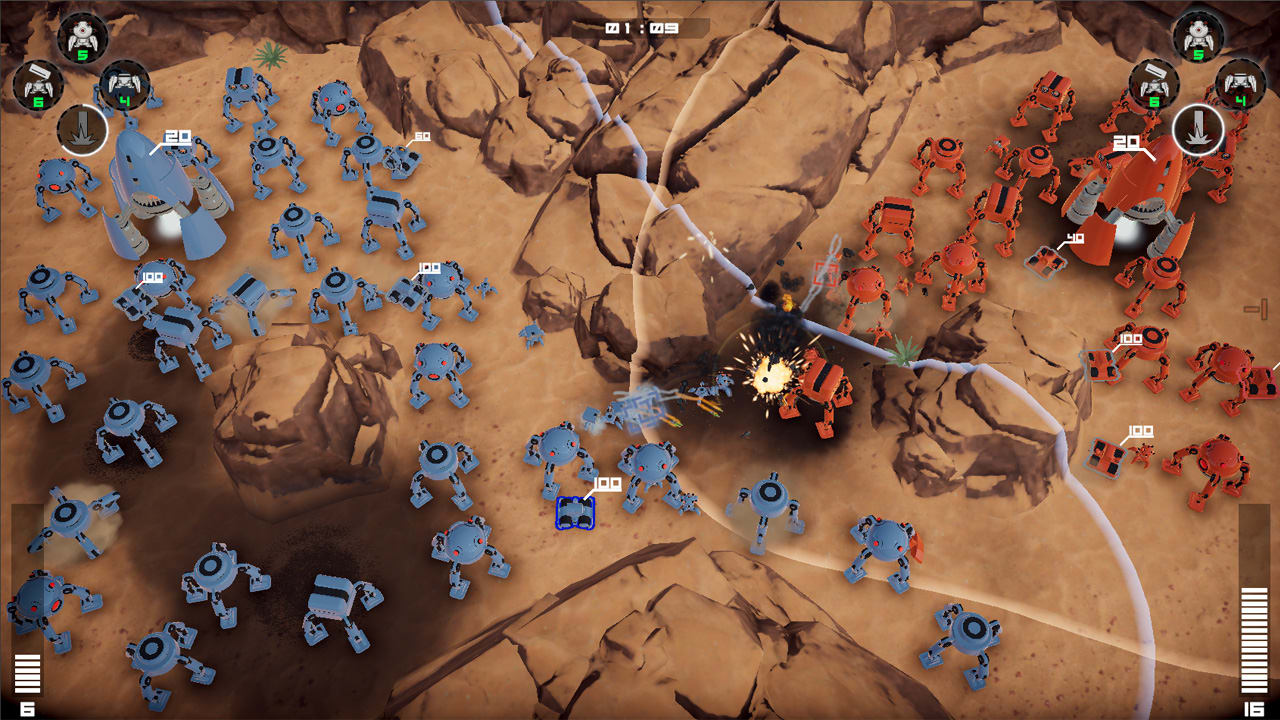Activate the blue team's drop strike ability icon
Screen dimensions: 1280x720
(x=82, y=130)
